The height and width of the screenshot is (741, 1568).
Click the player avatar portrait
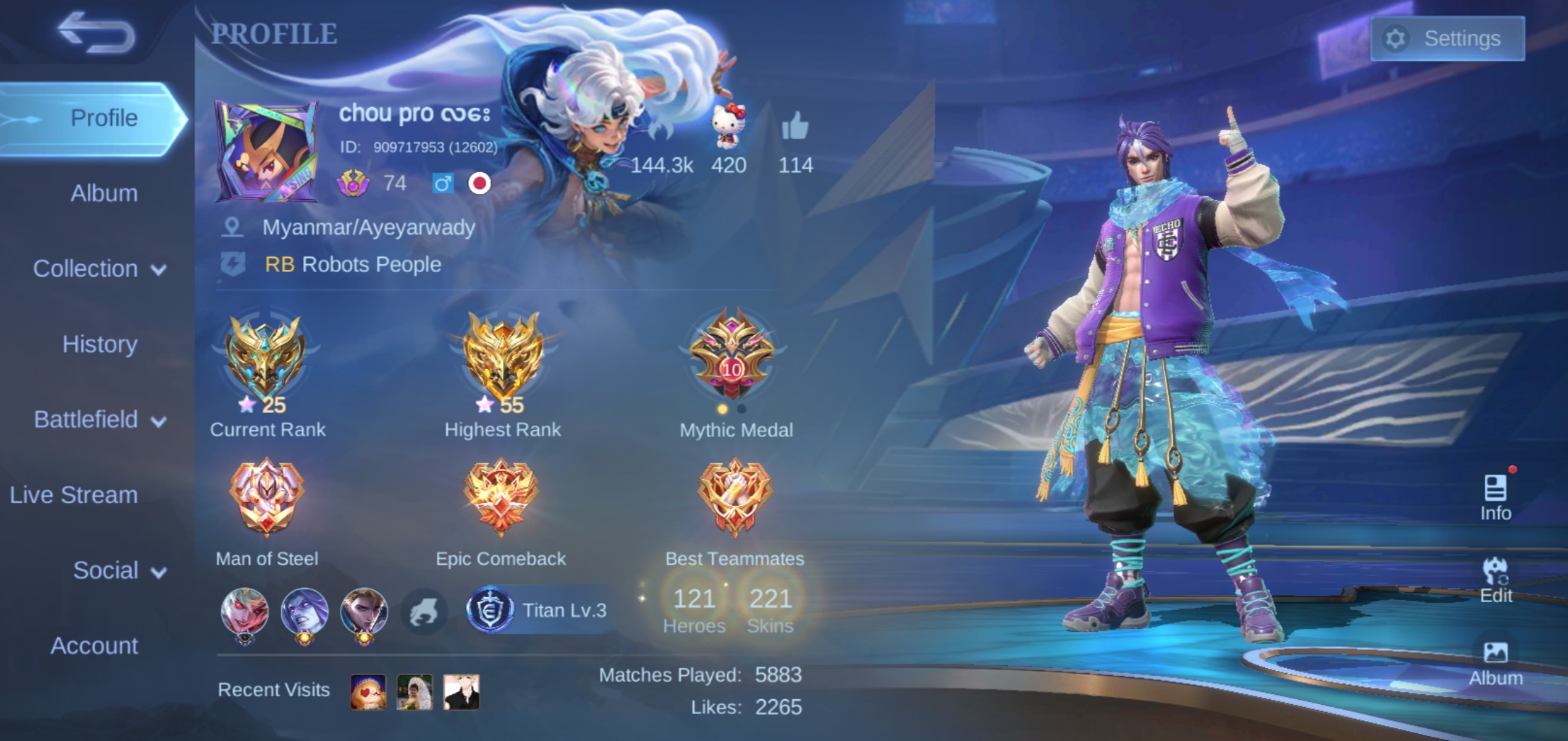click(x=266, y=152)
